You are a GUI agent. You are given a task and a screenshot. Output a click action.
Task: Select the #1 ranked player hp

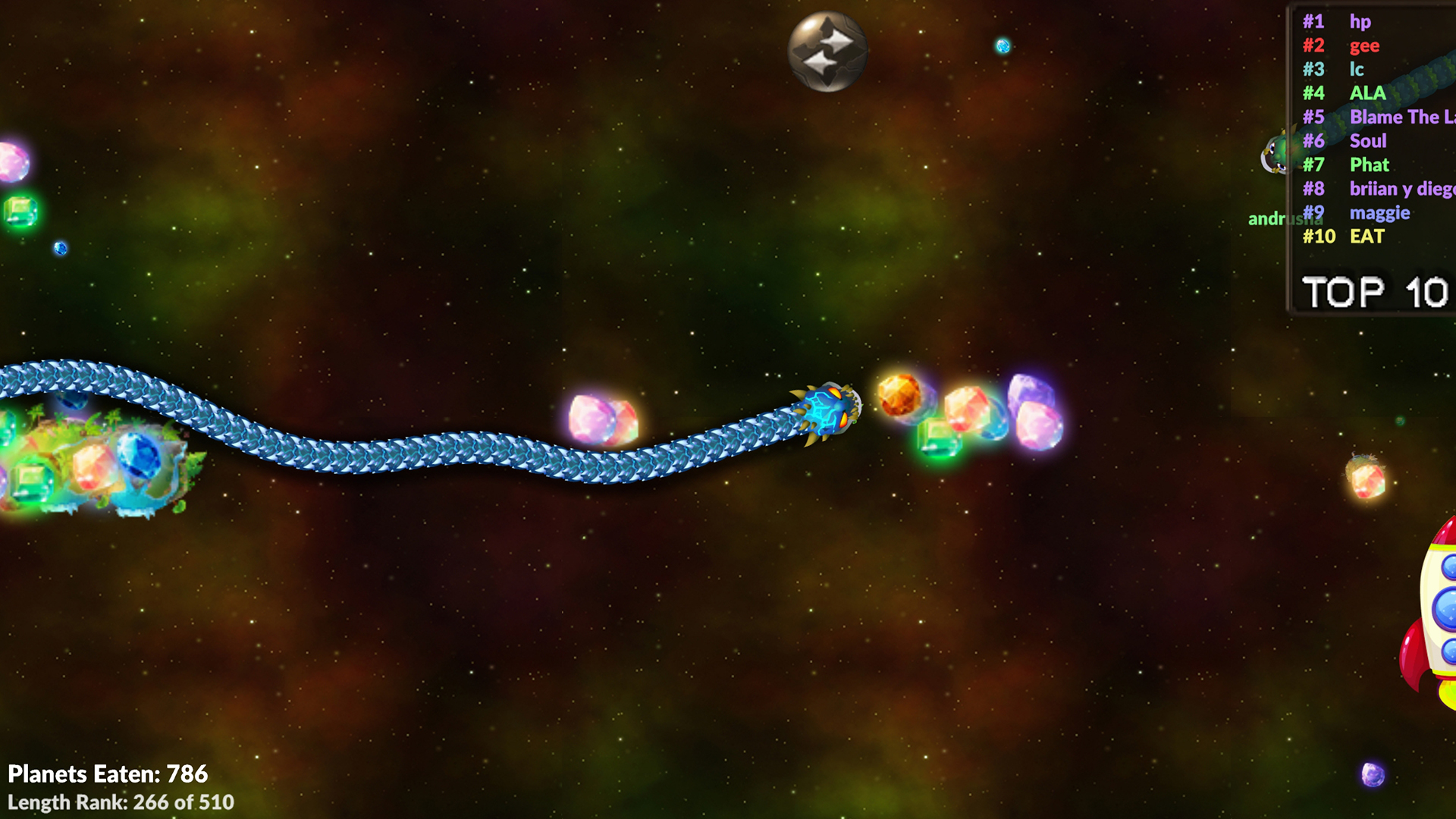(x=1360, y=22)
